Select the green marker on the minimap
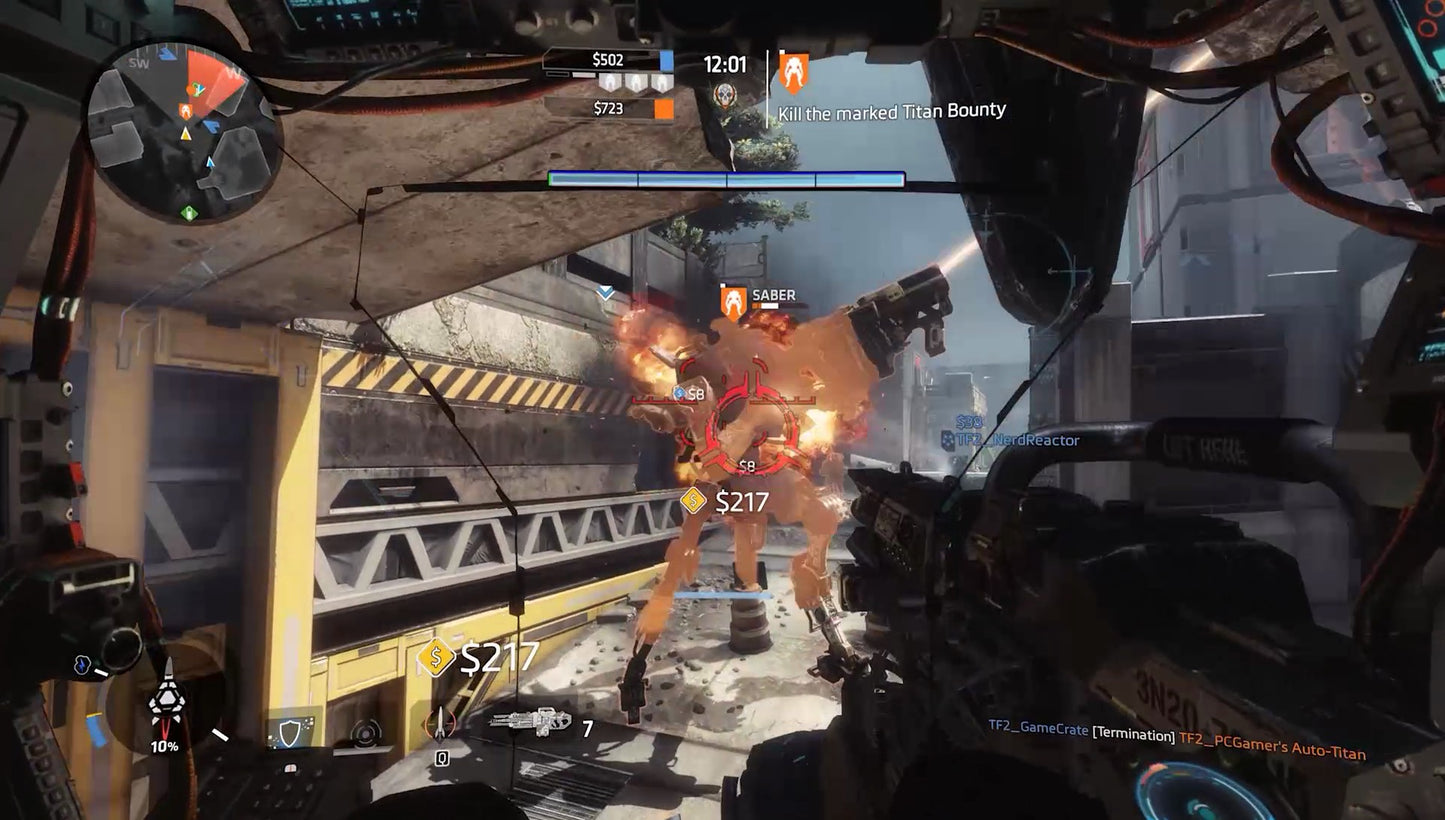The width and height of the screenshot is (1445, 820). [x=190, y=212]
